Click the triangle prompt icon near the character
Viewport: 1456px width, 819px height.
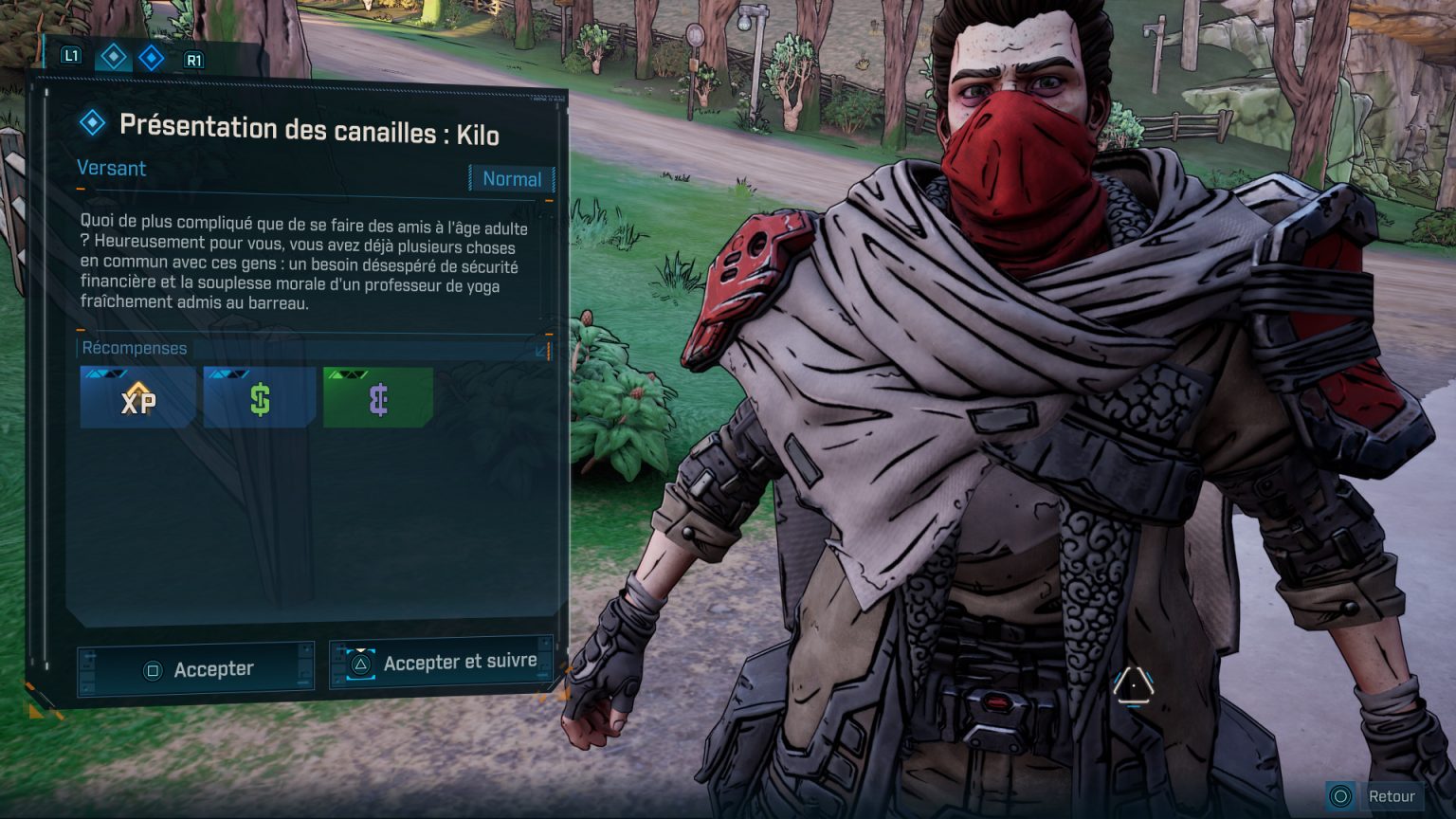pyautogui.click(x=1134, y=688)
